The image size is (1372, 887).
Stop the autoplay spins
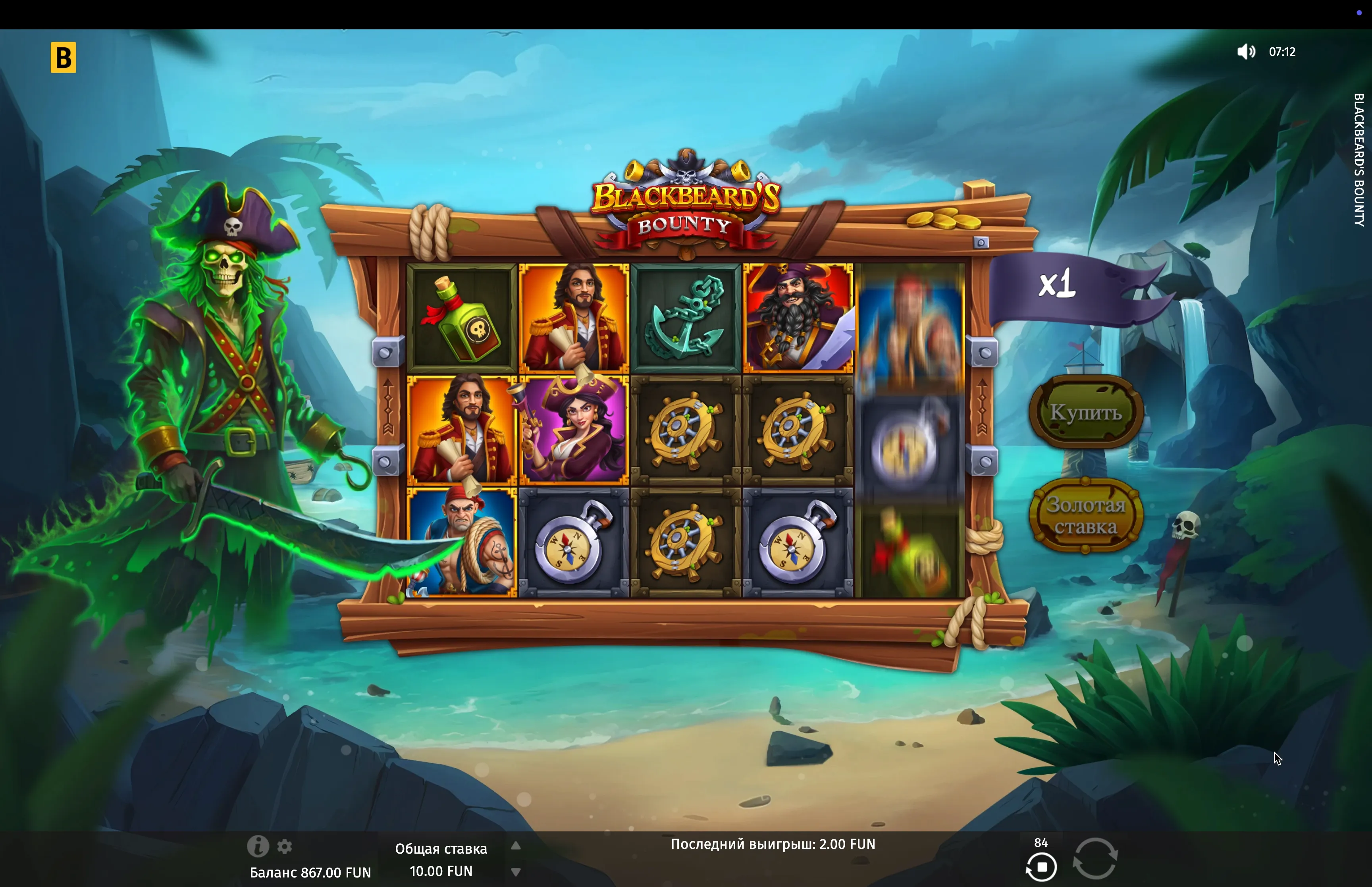pos(1041,867)
